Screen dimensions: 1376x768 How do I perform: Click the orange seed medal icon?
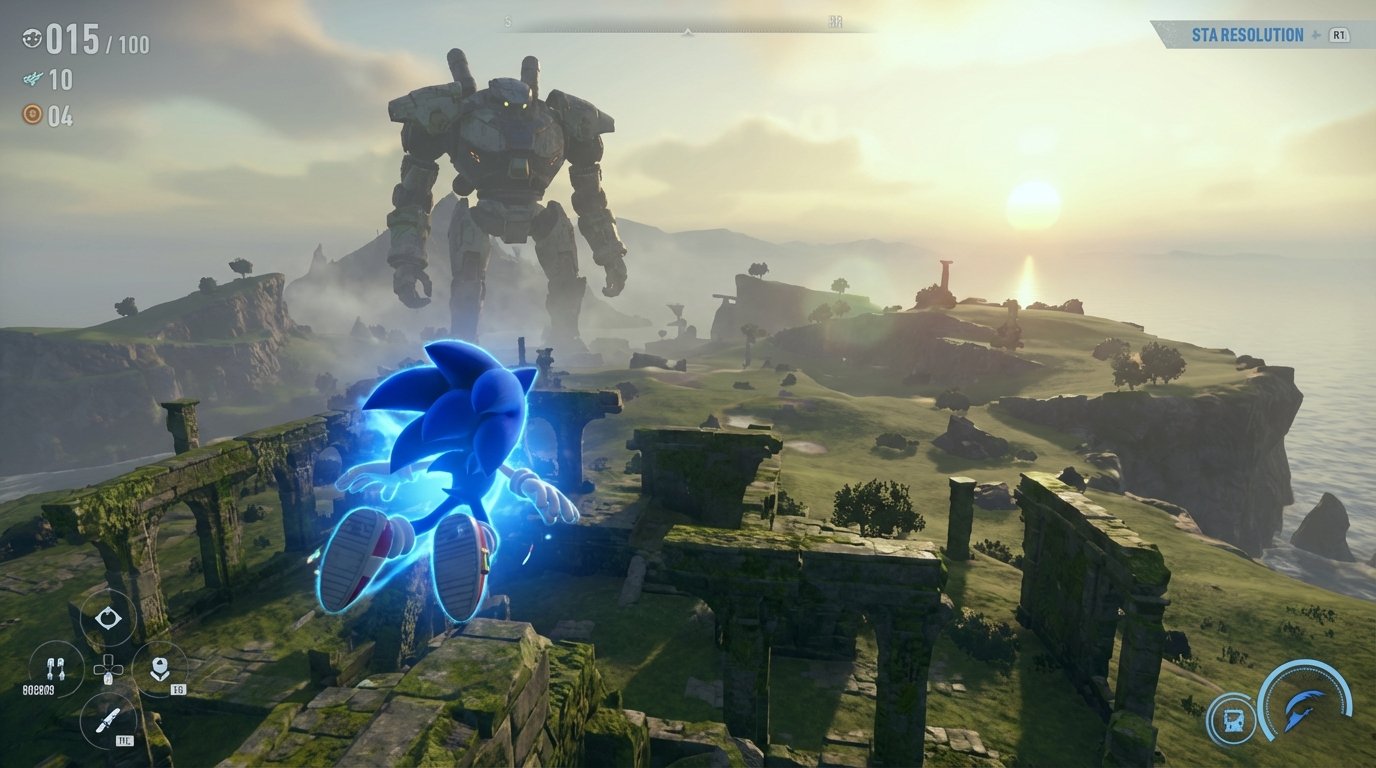(32, 113)
